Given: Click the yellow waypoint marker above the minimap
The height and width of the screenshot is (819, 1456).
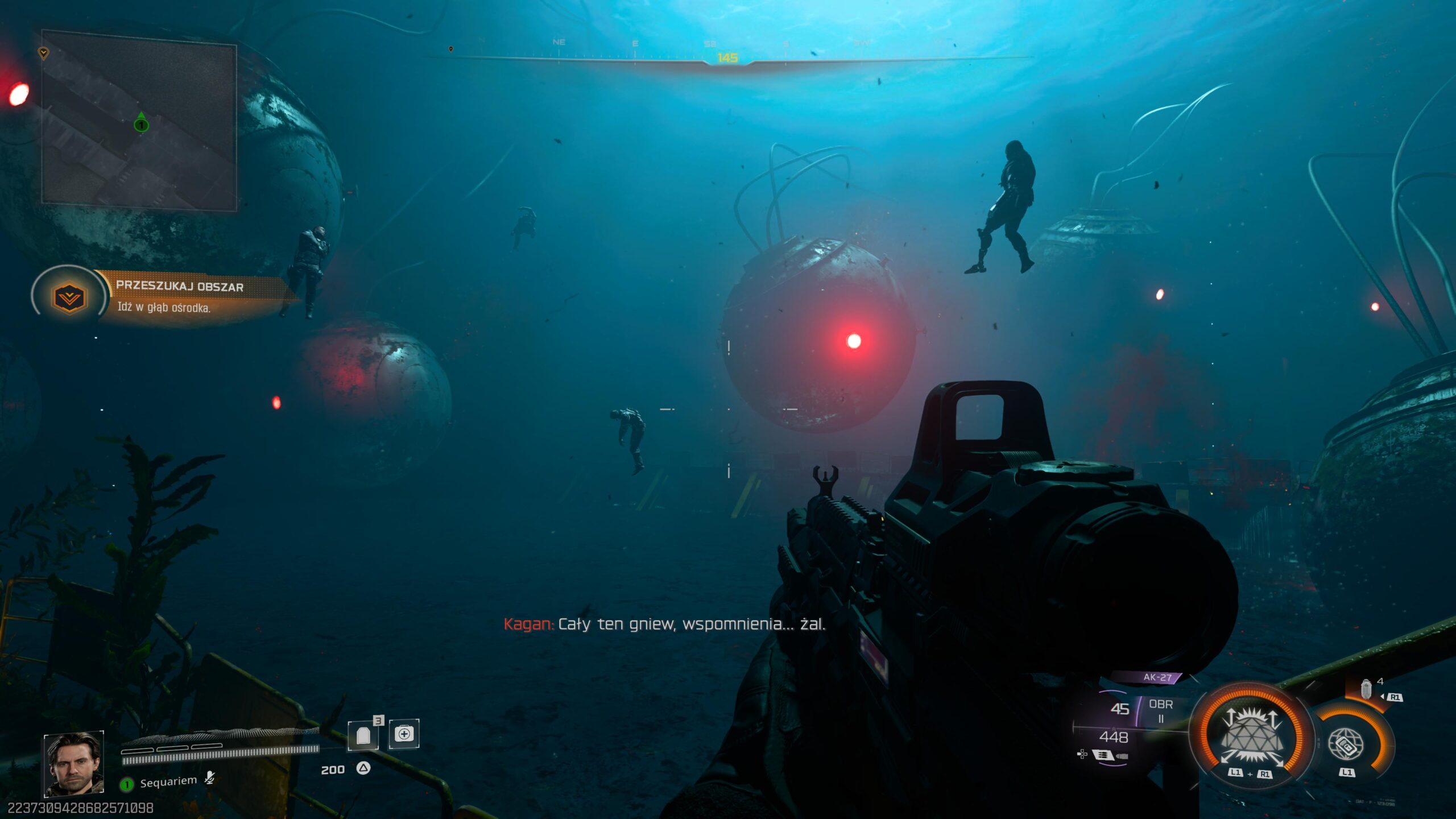Looking at the screenshot, I should pyautogui.click(x=43, y=53).
